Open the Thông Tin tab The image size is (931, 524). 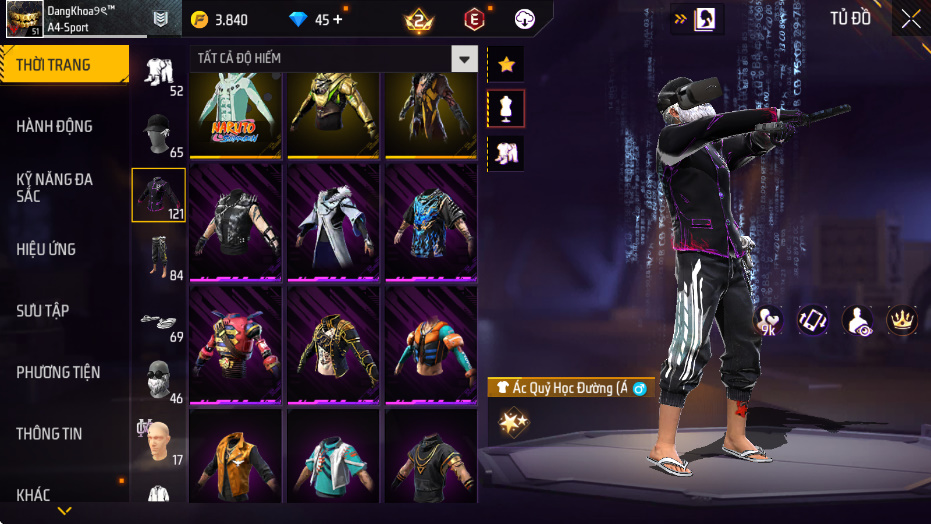[50, 434]
